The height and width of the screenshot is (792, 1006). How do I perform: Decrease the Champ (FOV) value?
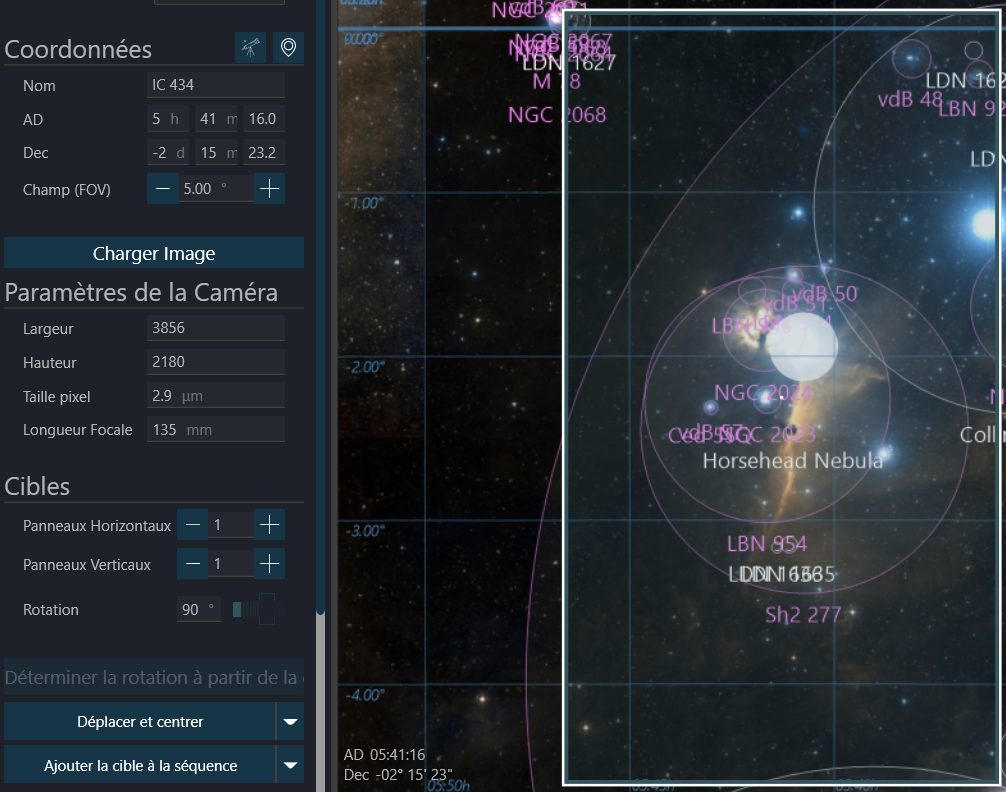tap(163, 188)
